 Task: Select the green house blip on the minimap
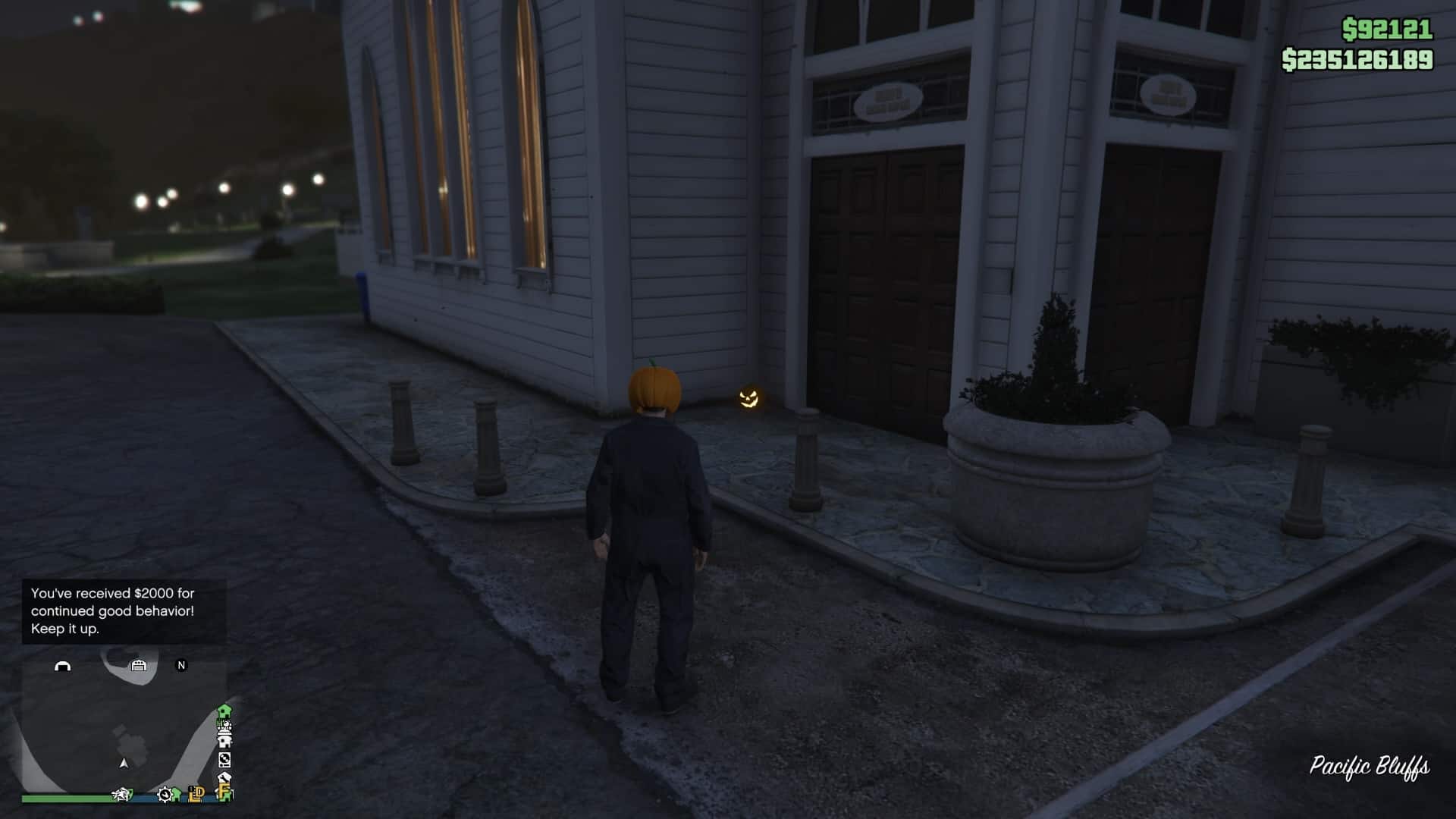(224, 711)
